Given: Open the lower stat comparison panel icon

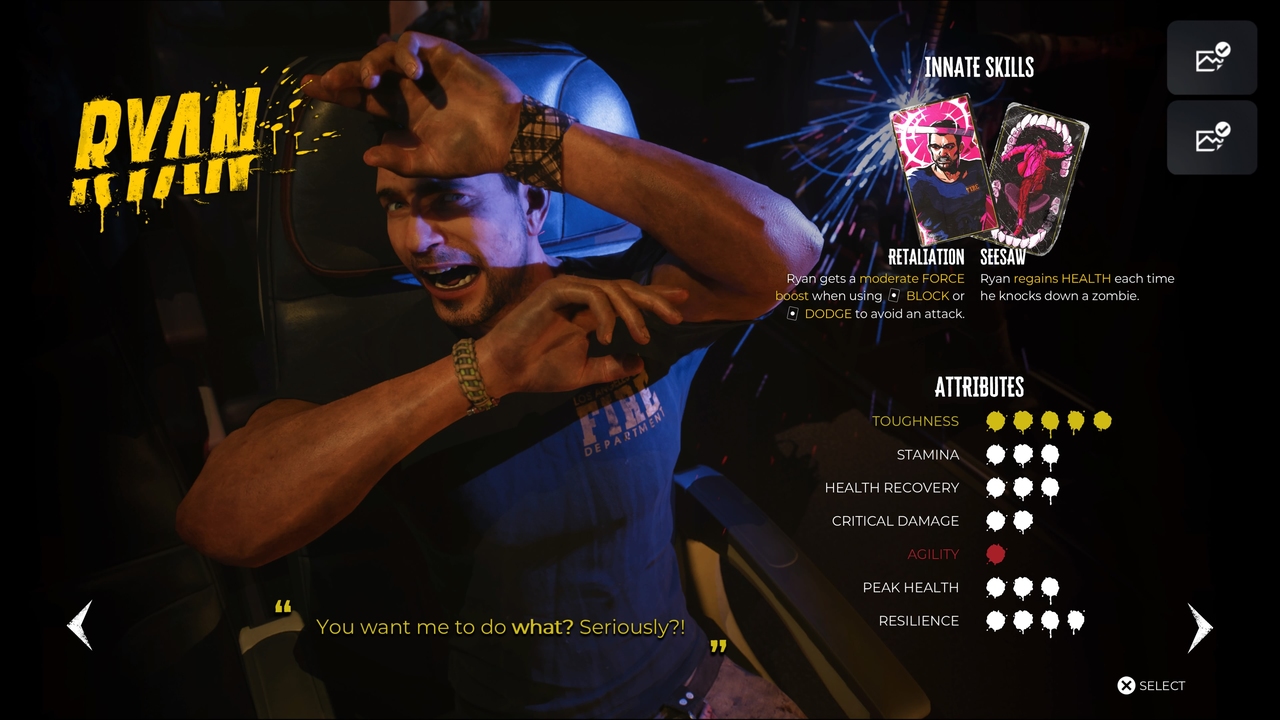Looking at the screenshot, I should coord(1211,137).
